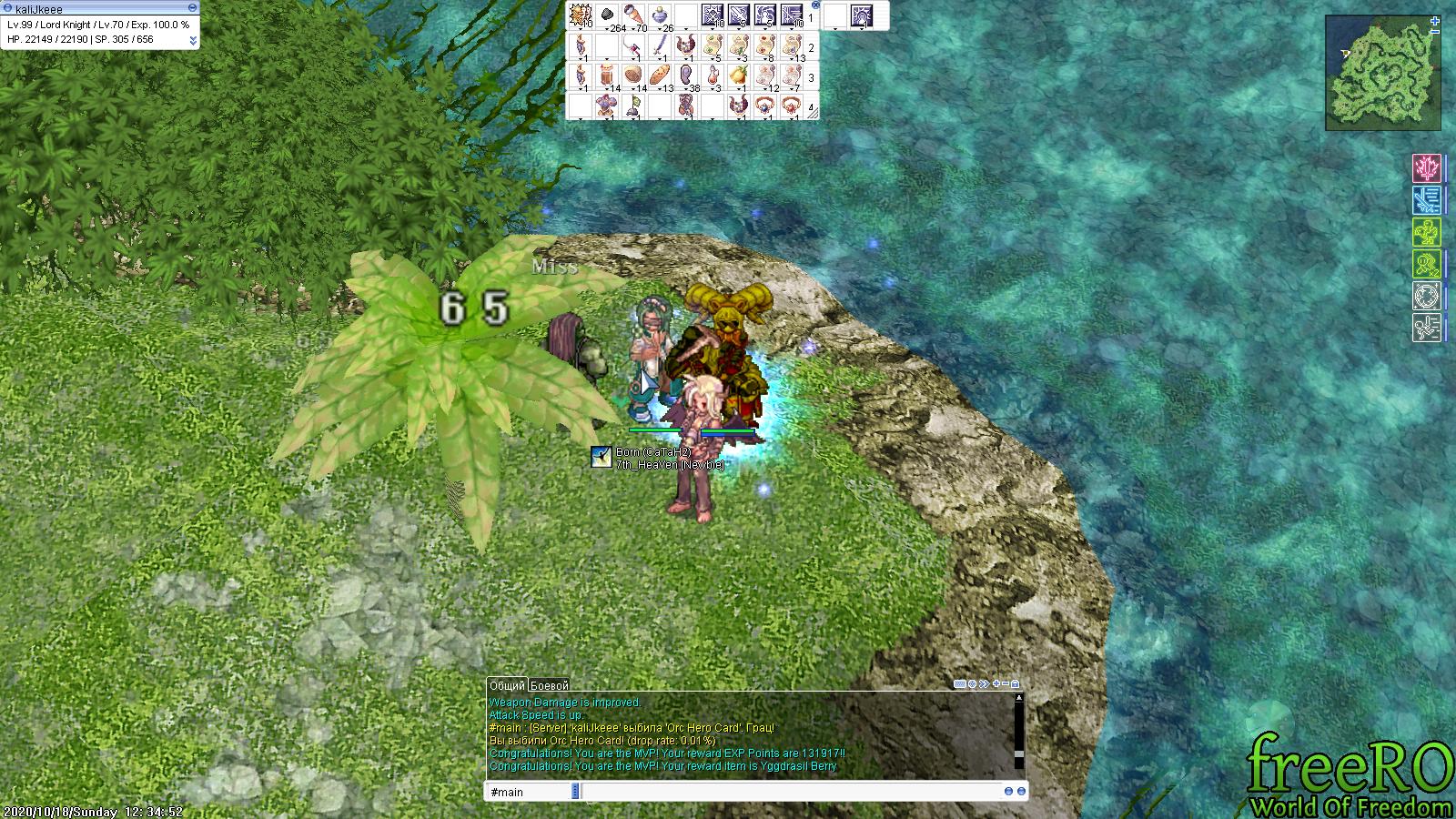The width and height of the screenshot is (1456, 819).
Task: Use the red potion flask hotbar item
Action: tap(712, 75)
